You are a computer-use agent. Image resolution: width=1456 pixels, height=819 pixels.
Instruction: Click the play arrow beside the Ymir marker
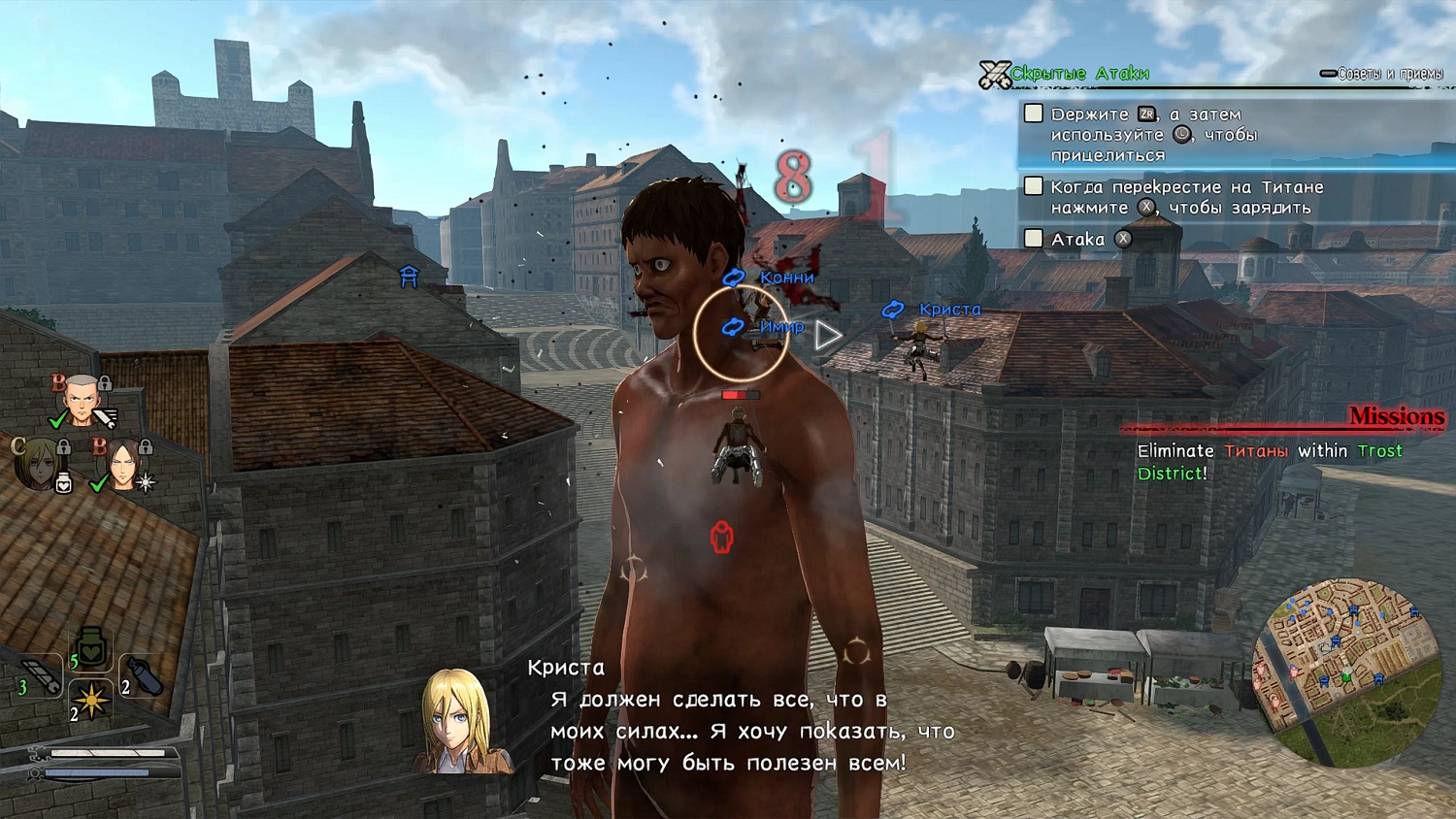[827, 337]
